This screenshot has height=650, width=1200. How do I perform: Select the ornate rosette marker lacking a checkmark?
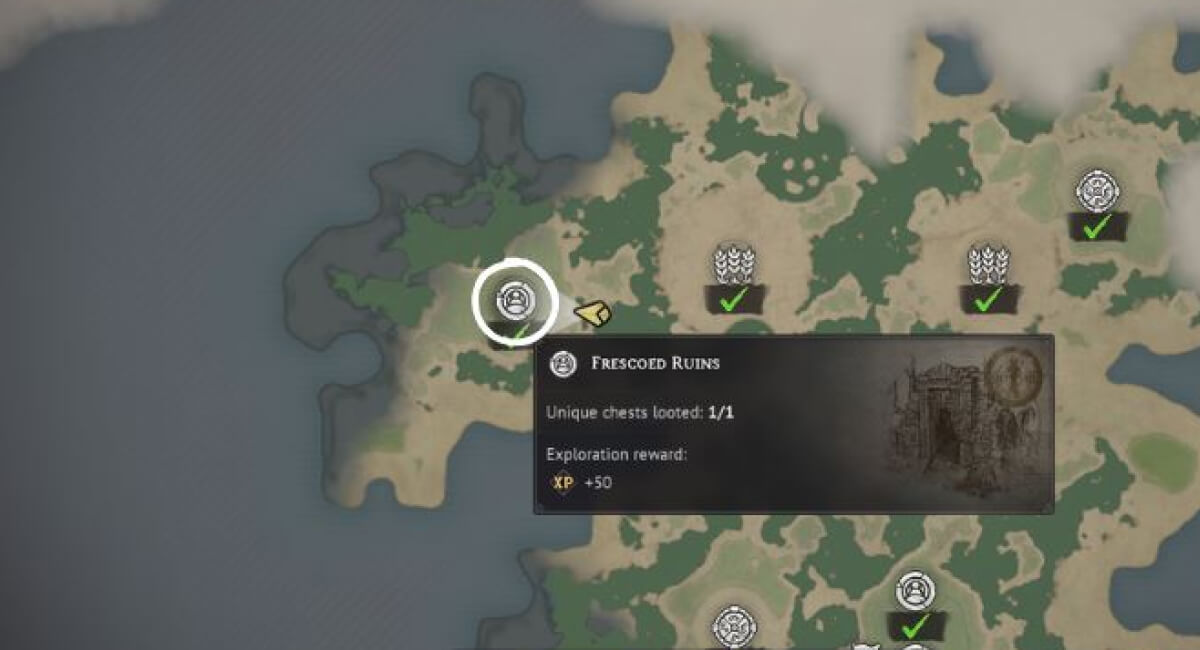734,627
